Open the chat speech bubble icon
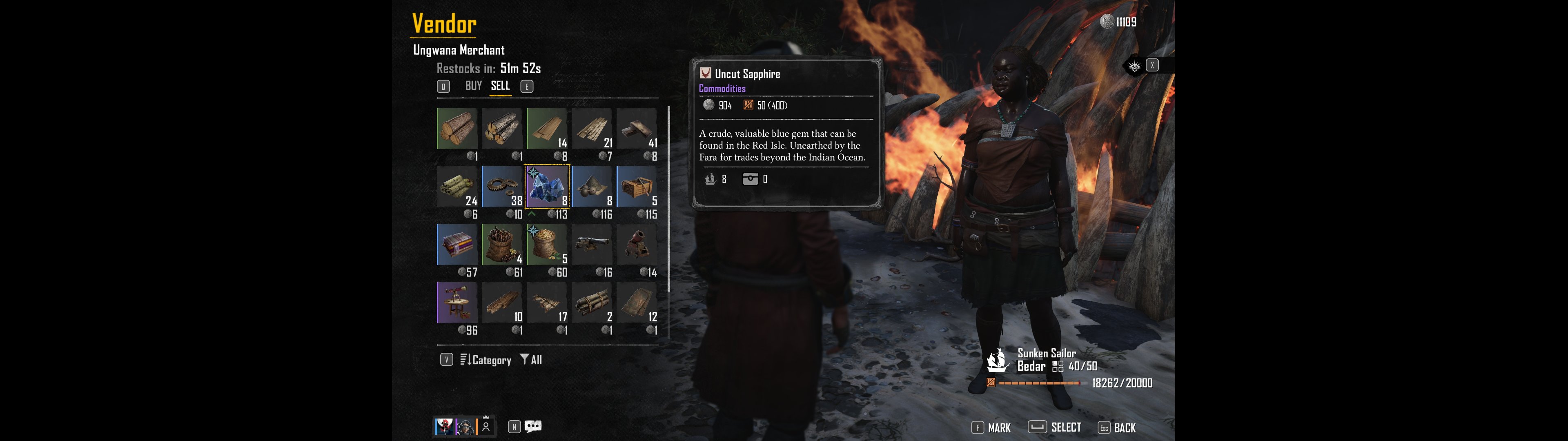The image size is (1568, 441). click(x=533, y=426)
